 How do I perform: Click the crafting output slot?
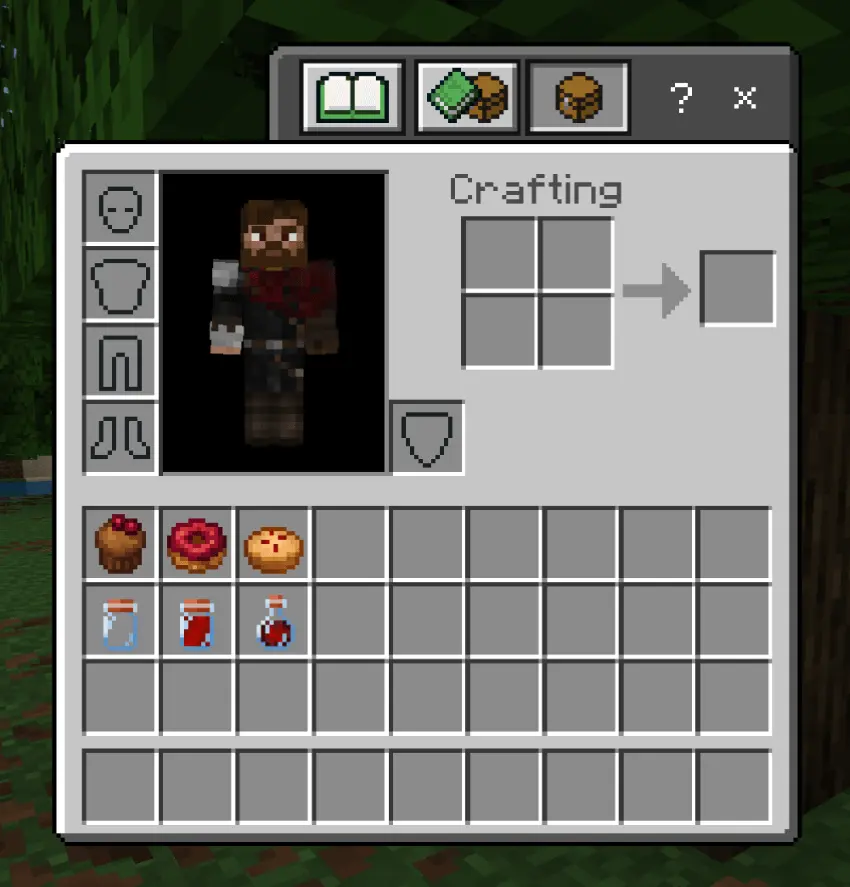(738, 289)
